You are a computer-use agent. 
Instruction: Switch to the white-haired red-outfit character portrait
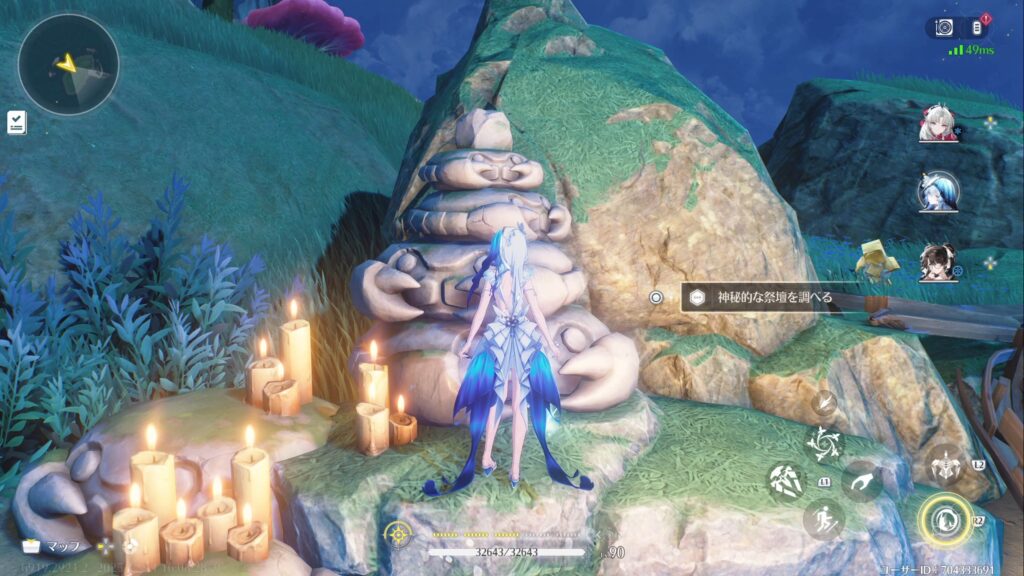pyautogui.click(x=938, y=124)
